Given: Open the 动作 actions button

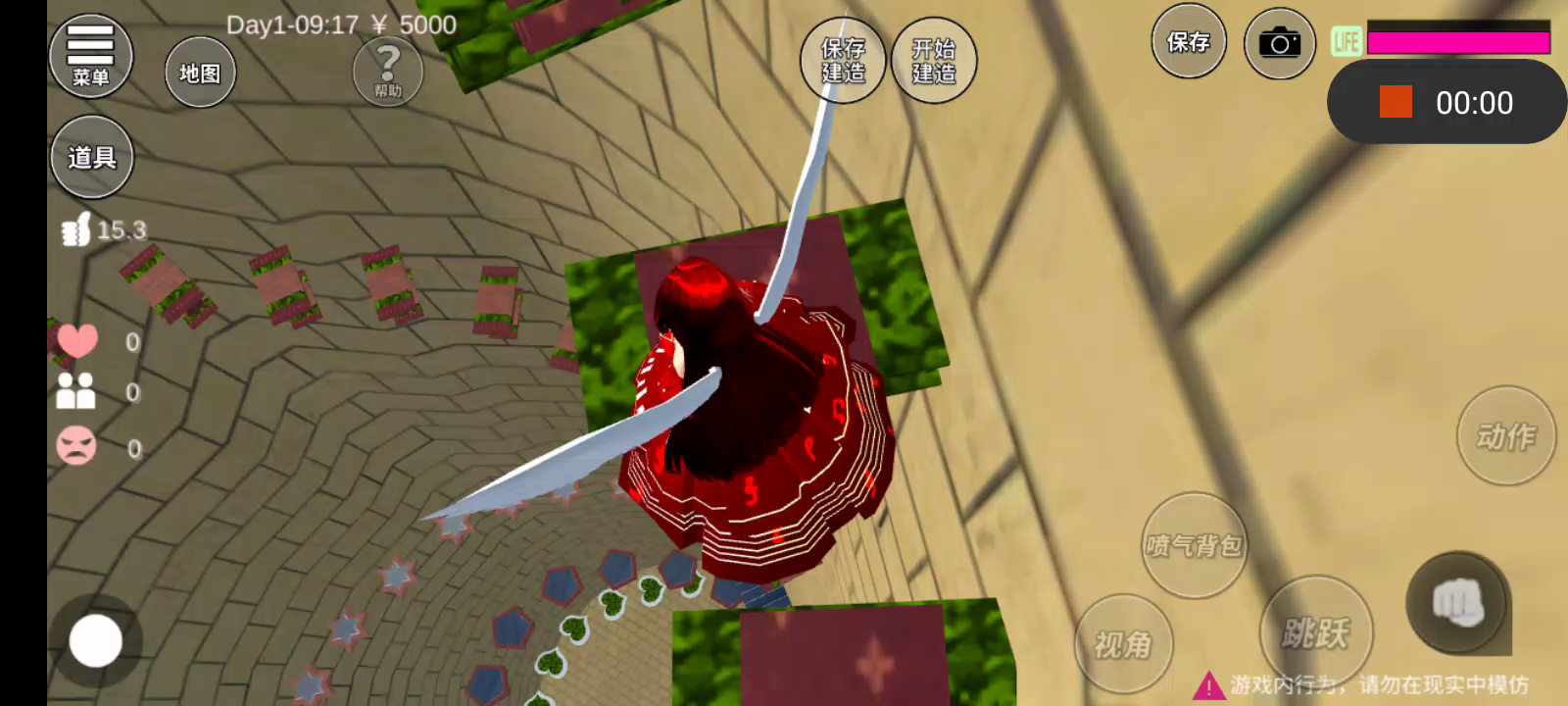Looking at the screenshot, I should click(1505, 435).
